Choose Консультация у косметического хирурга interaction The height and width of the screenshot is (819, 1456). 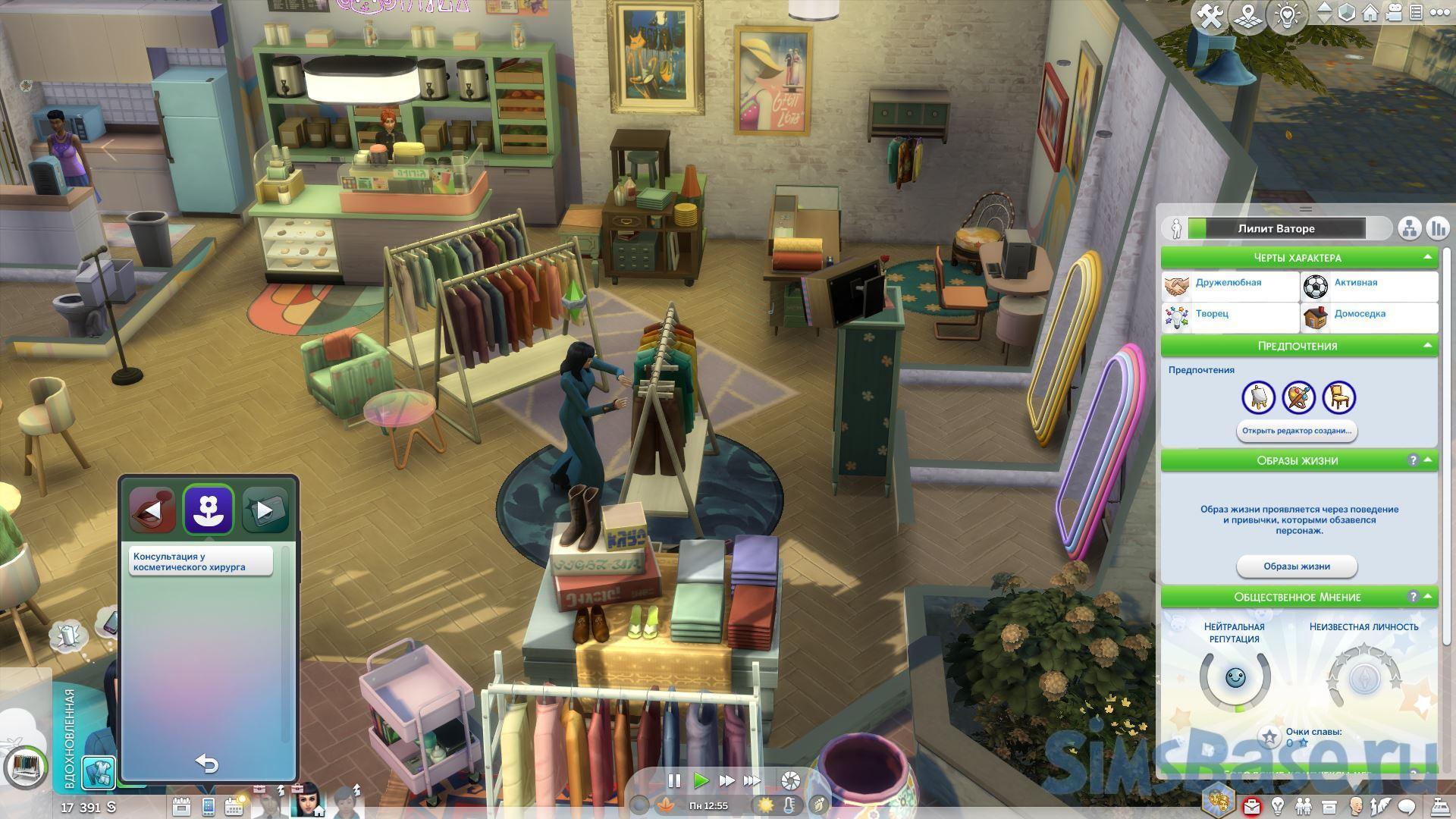point(200,562)
